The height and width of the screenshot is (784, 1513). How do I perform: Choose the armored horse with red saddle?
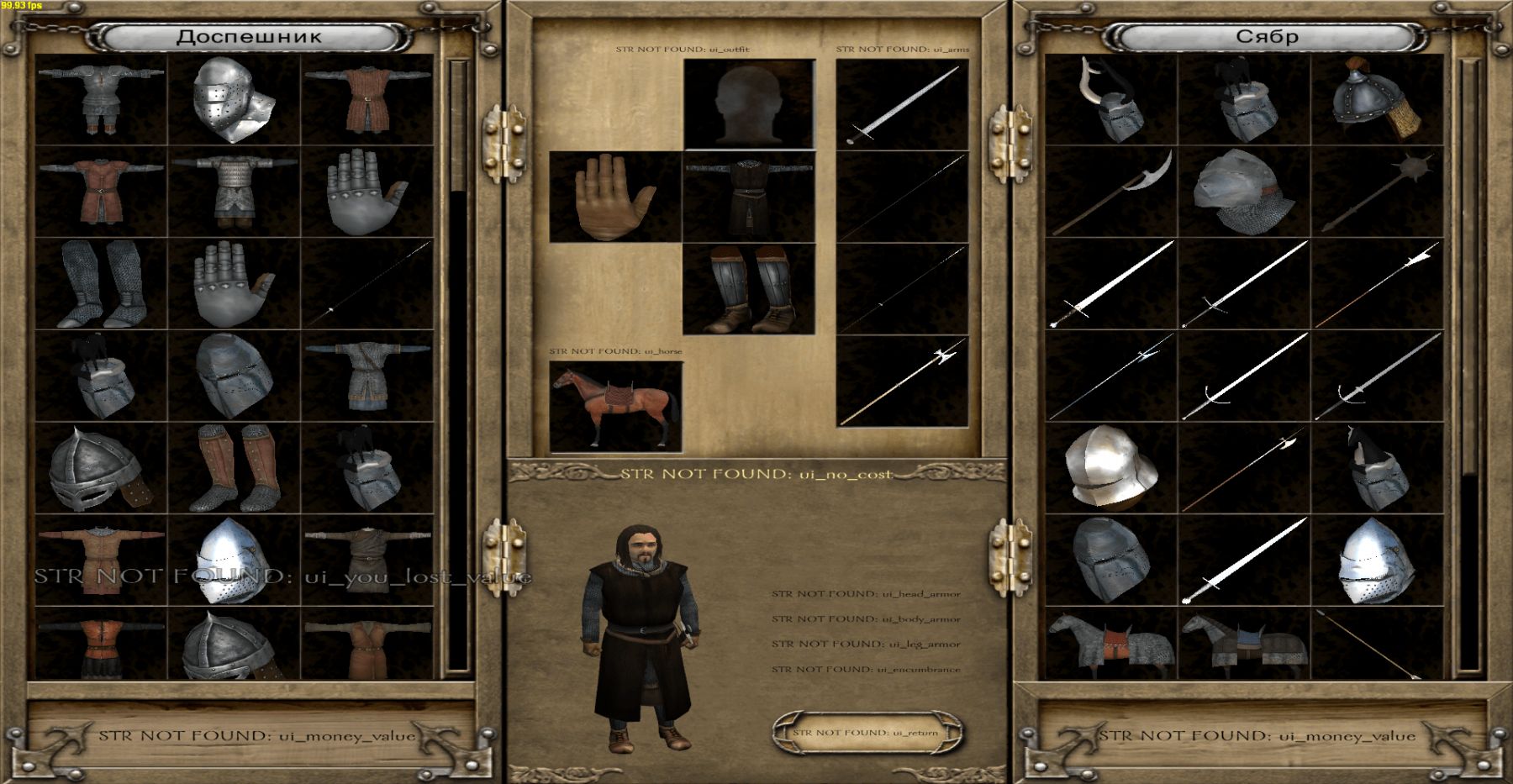point(1111,644)
